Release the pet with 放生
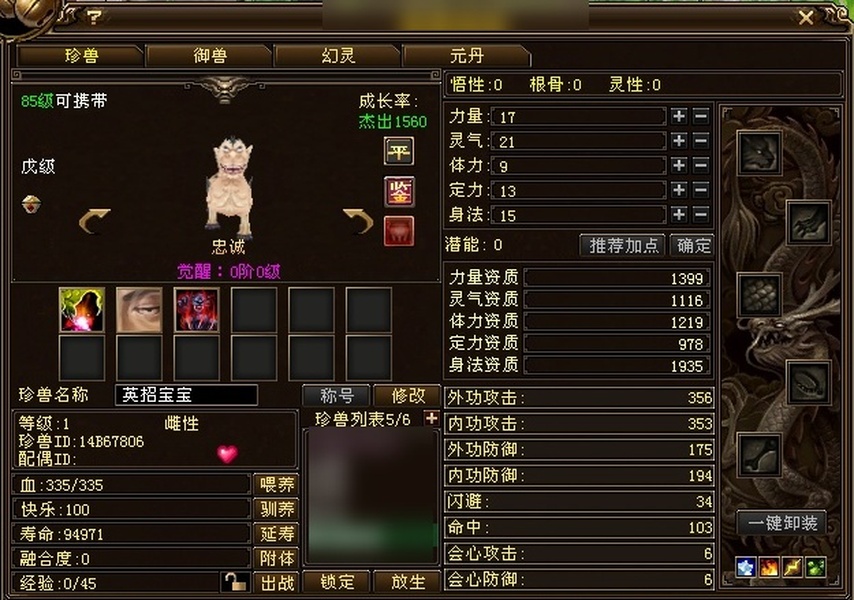The image size is (854, 600). [407, 582]
